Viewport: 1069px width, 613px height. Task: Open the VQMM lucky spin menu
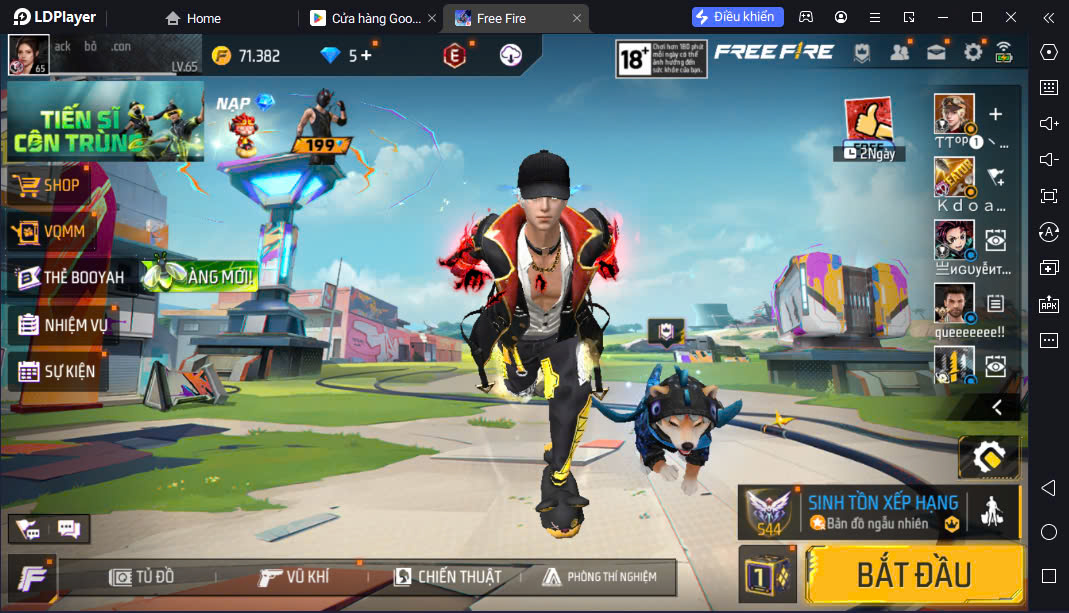[62, 232]
